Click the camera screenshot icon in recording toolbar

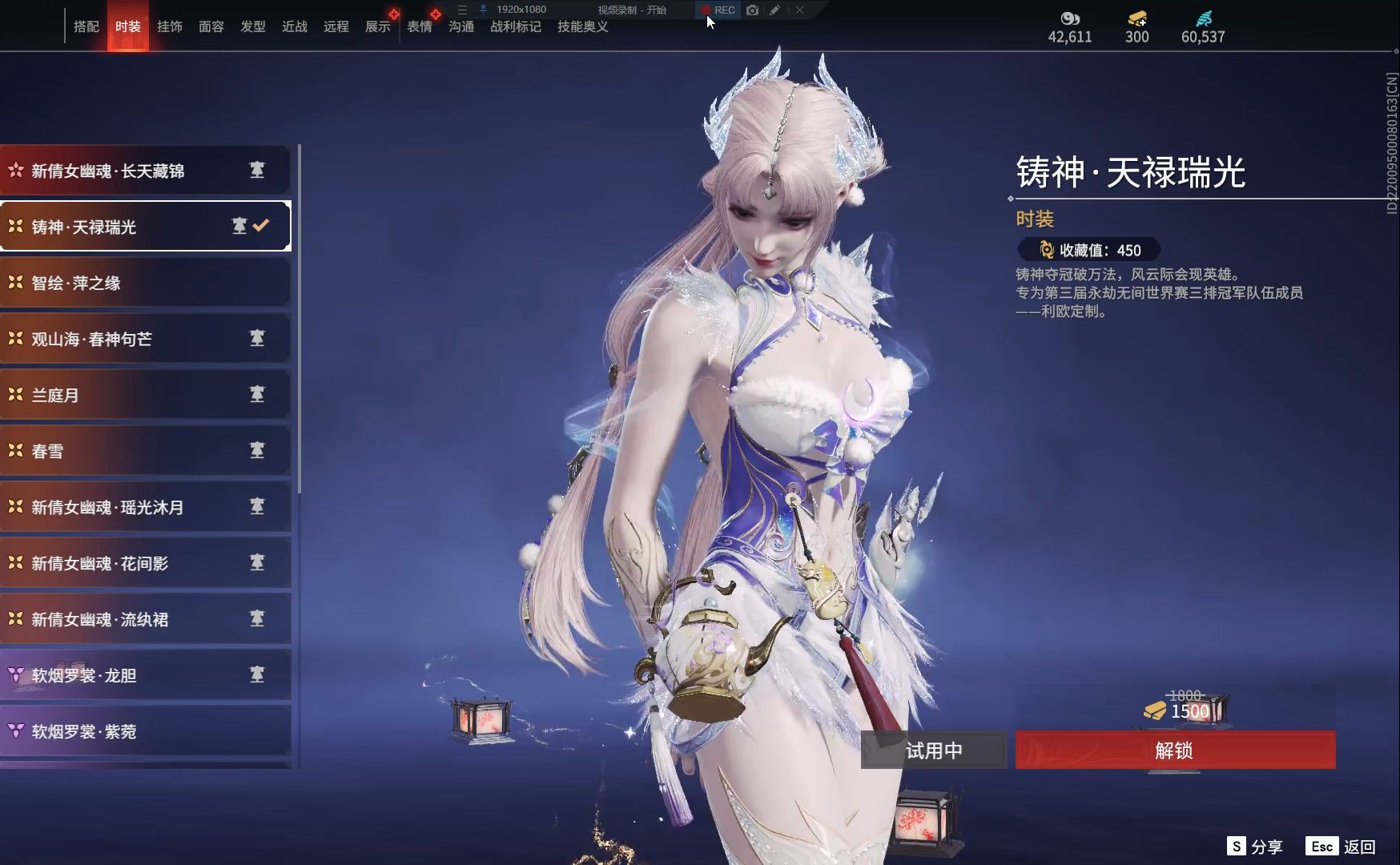pyautogui.click(x=751, y=10)
